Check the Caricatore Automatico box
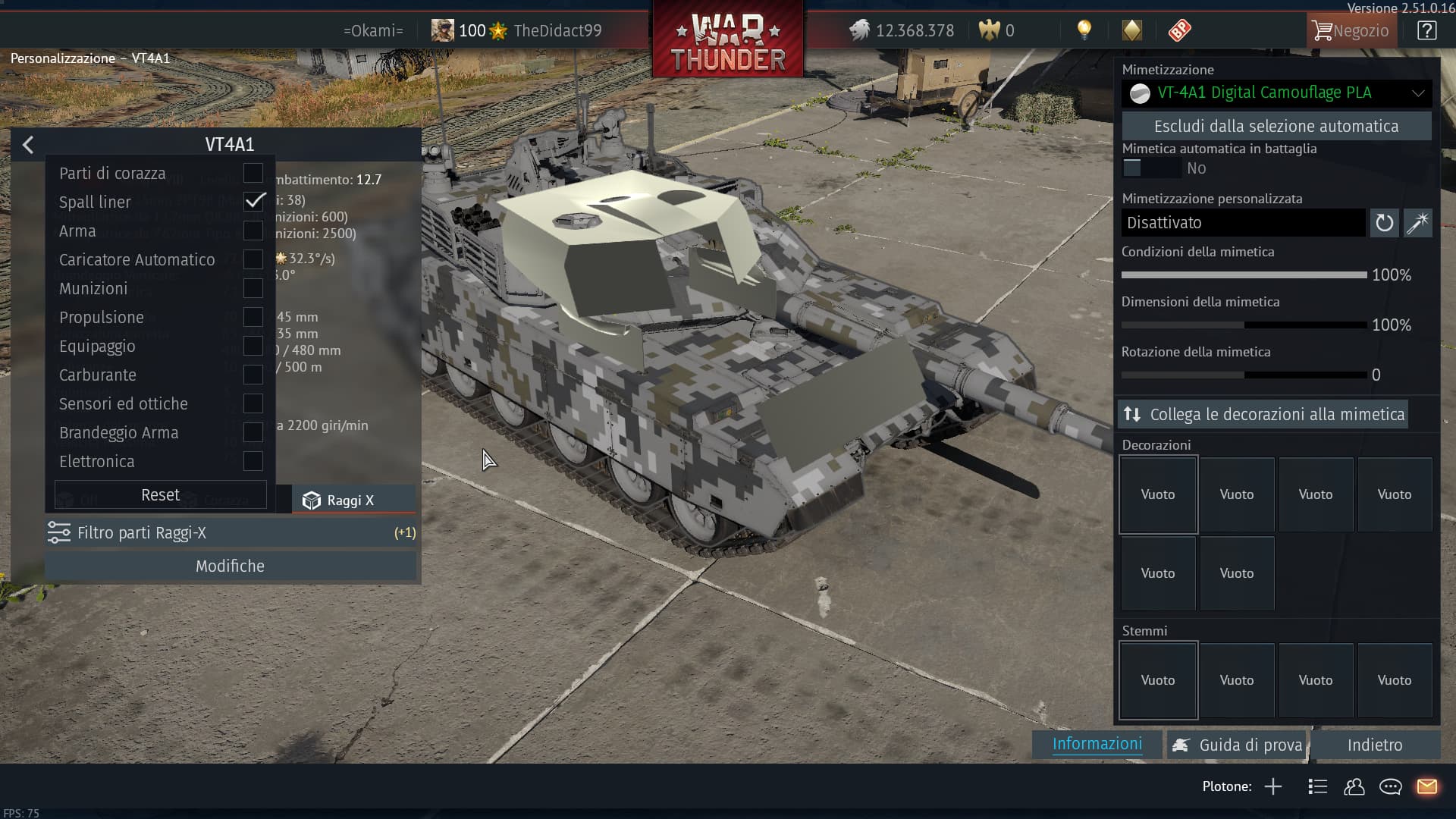The width and height of the screenshot is (1456, 819). pos(253,259)
